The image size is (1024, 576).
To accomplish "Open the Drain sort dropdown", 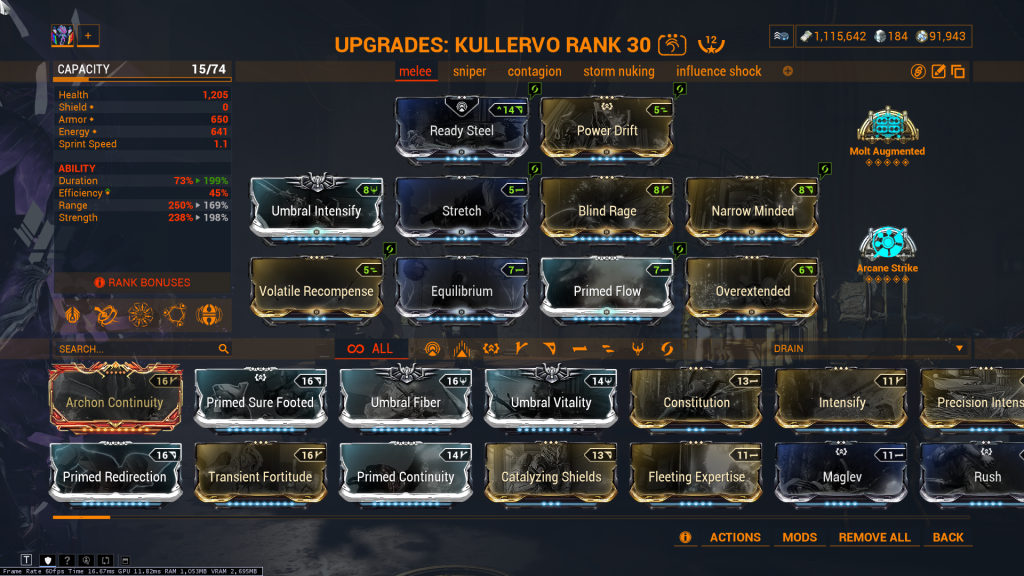I will tap(869, 348).
